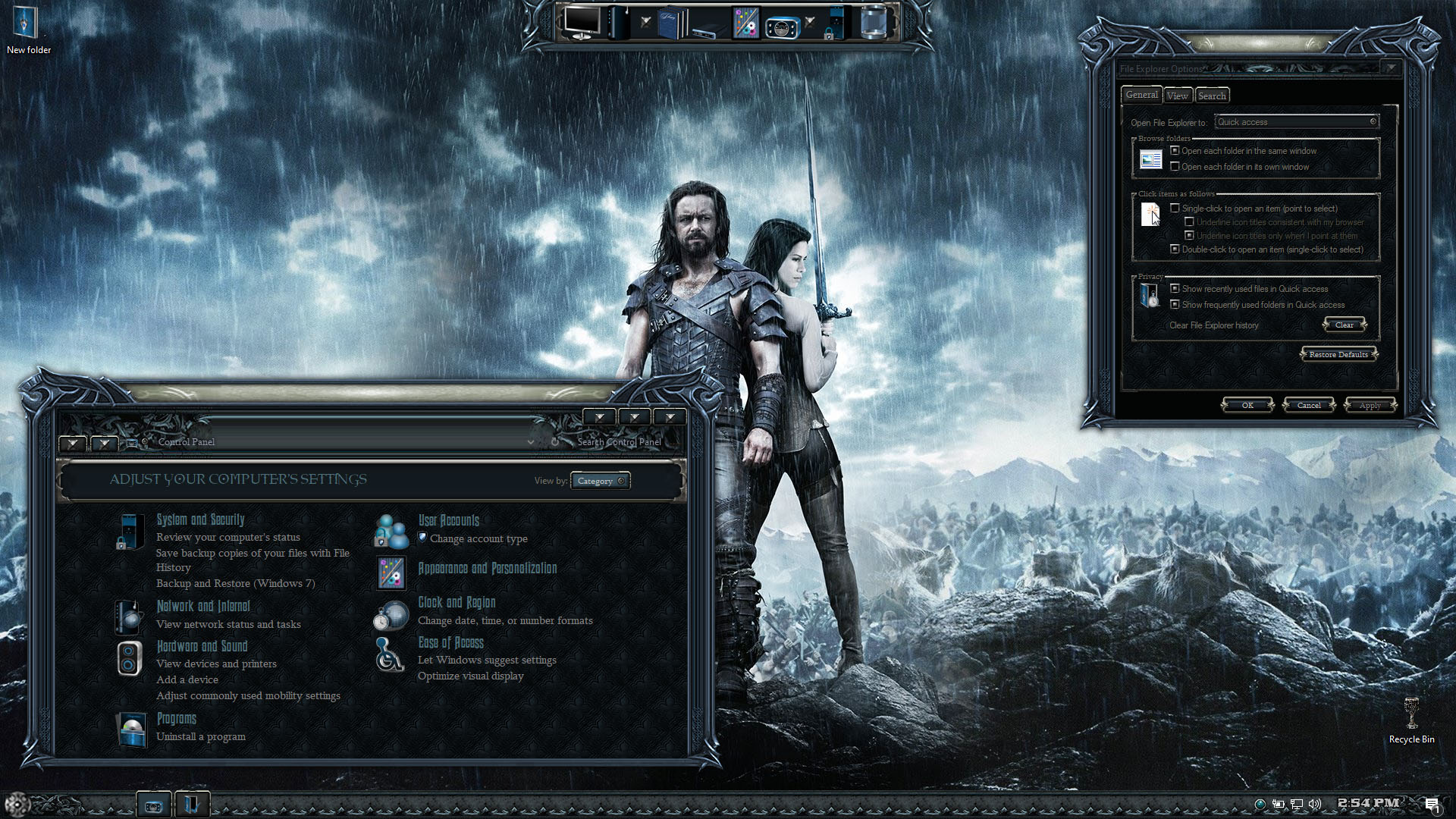Open System and Security settings
The width and height of the screenshot is (1456, 819).
pyautogui.click(x=200, y=519)
